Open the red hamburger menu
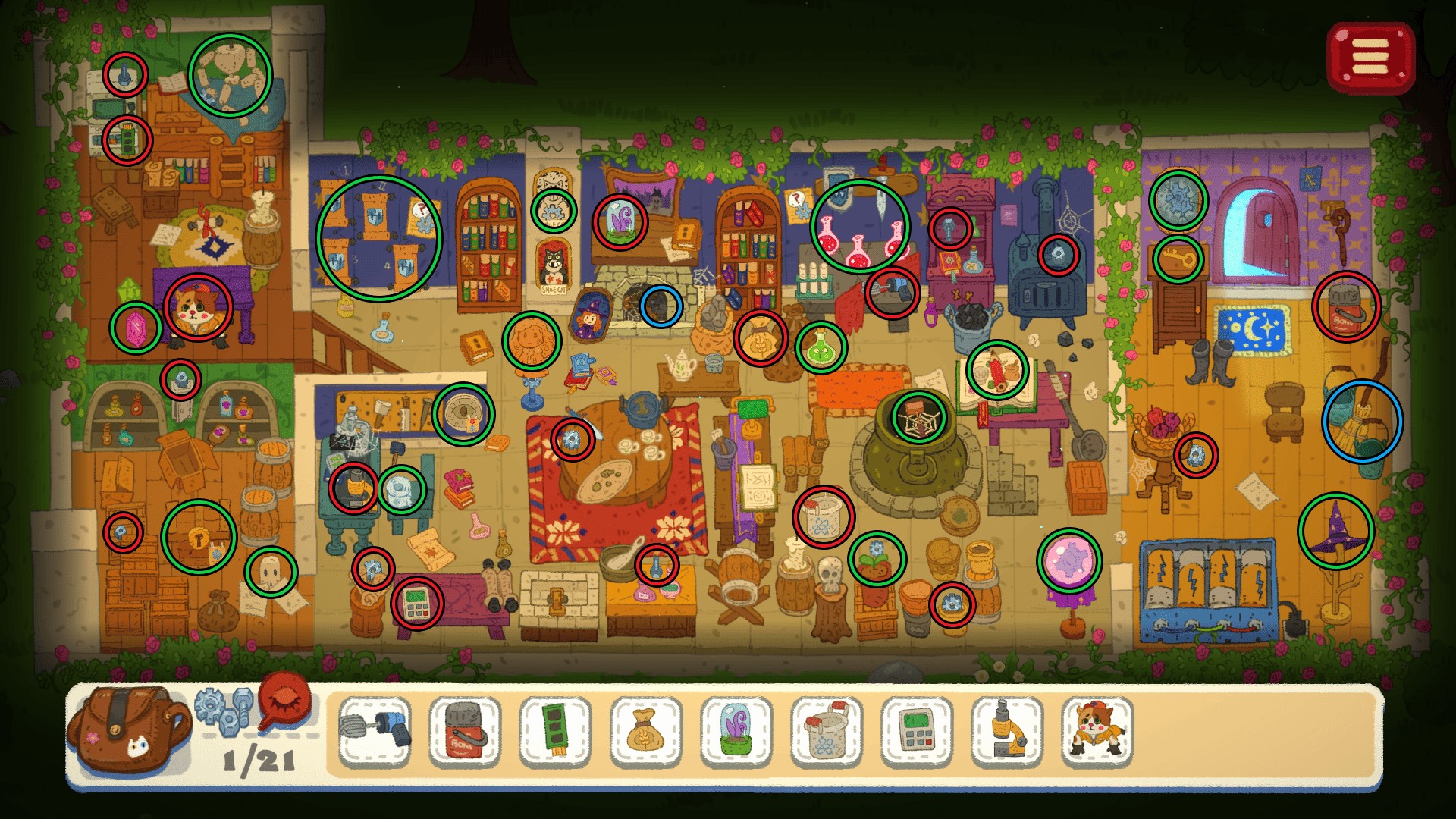The image size is (1456, 819). click(1370, 58)
